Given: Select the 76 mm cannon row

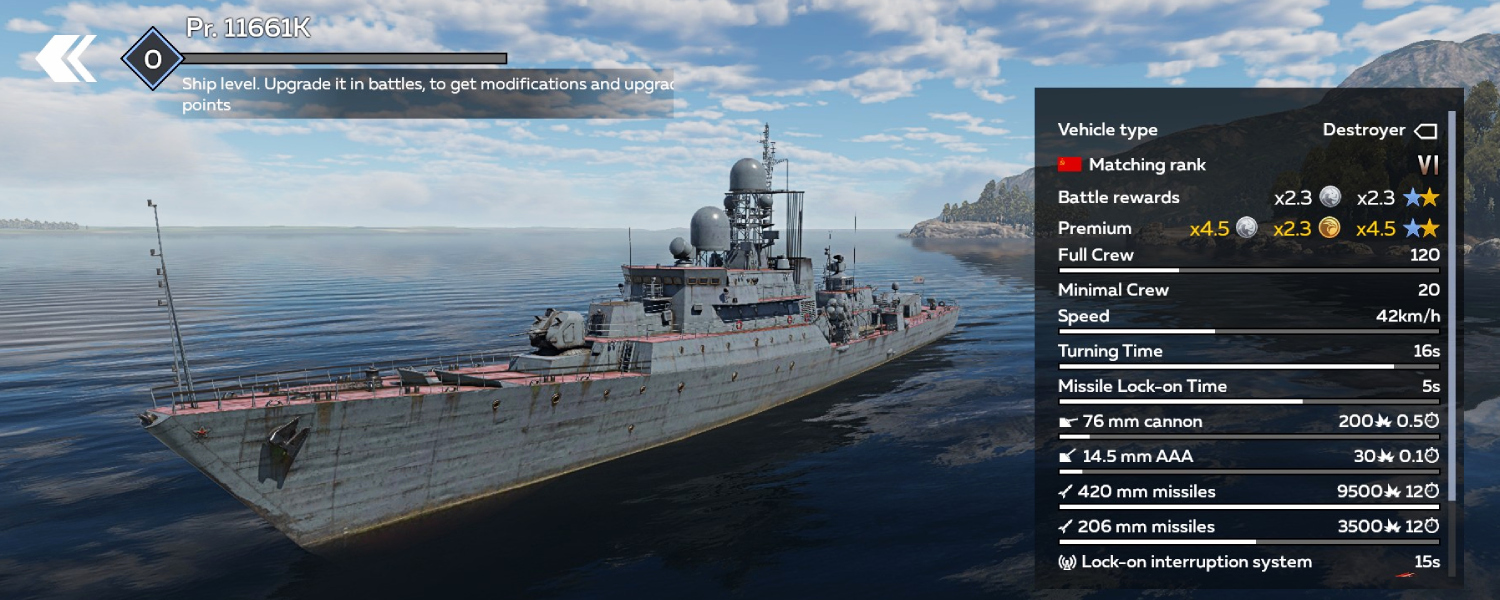Looking at the screenshot, I should coord(1247,422).
